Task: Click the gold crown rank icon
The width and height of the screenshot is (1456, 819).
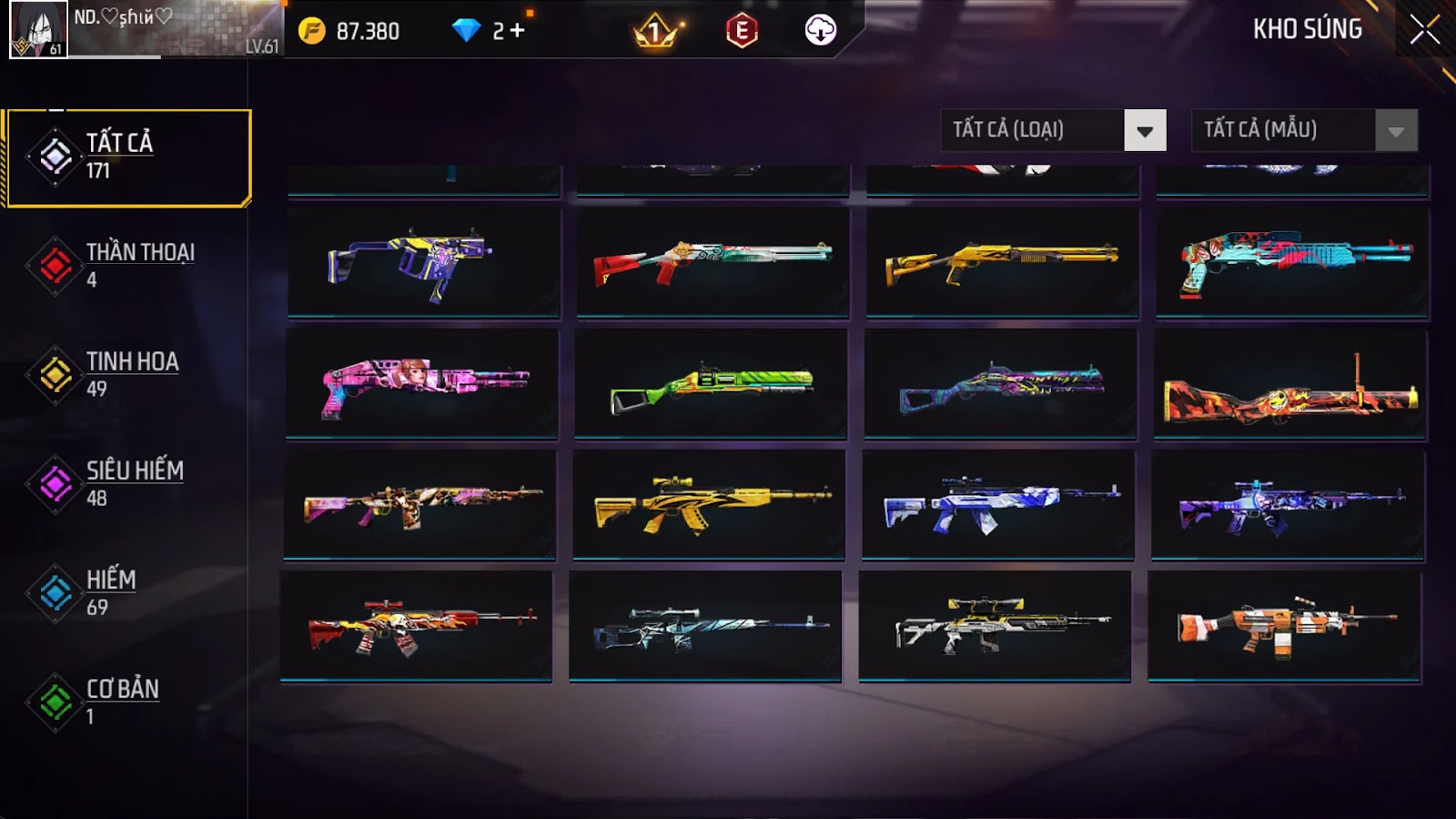Action: click(x=654, y=32)
